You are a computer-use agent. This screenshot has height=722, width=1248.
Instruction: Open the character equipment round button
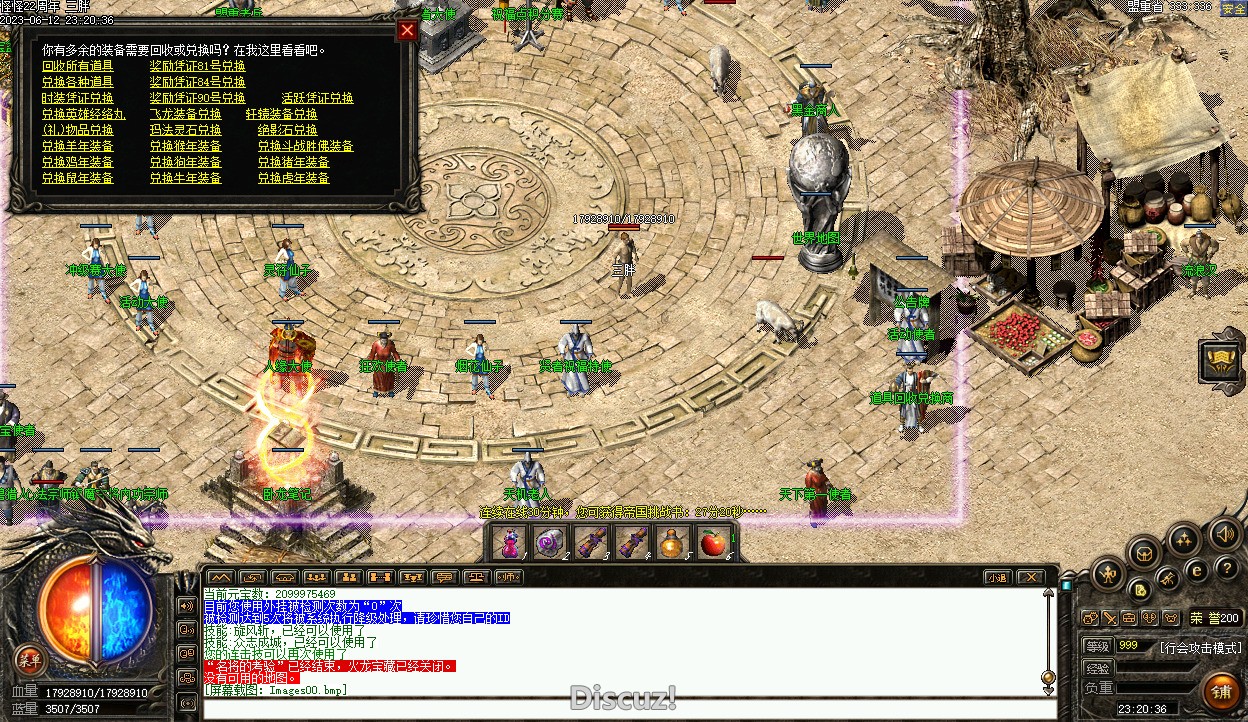1108,574
